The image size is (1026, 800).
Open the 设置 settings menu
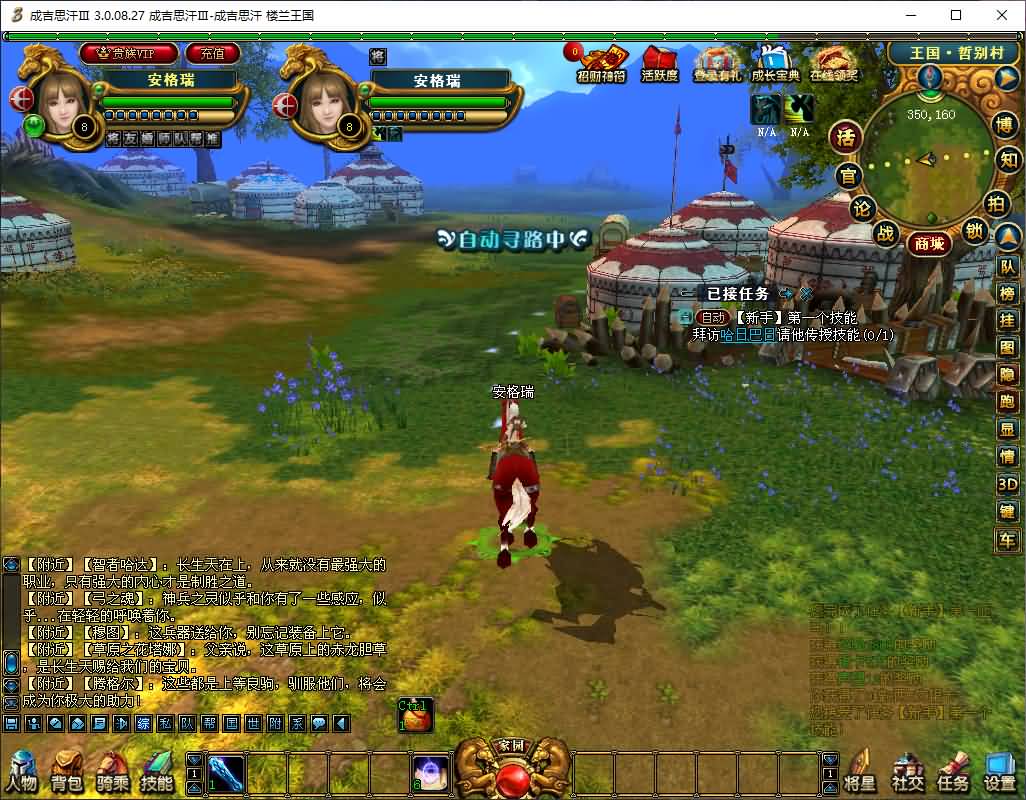click(x=1000, y=771)
